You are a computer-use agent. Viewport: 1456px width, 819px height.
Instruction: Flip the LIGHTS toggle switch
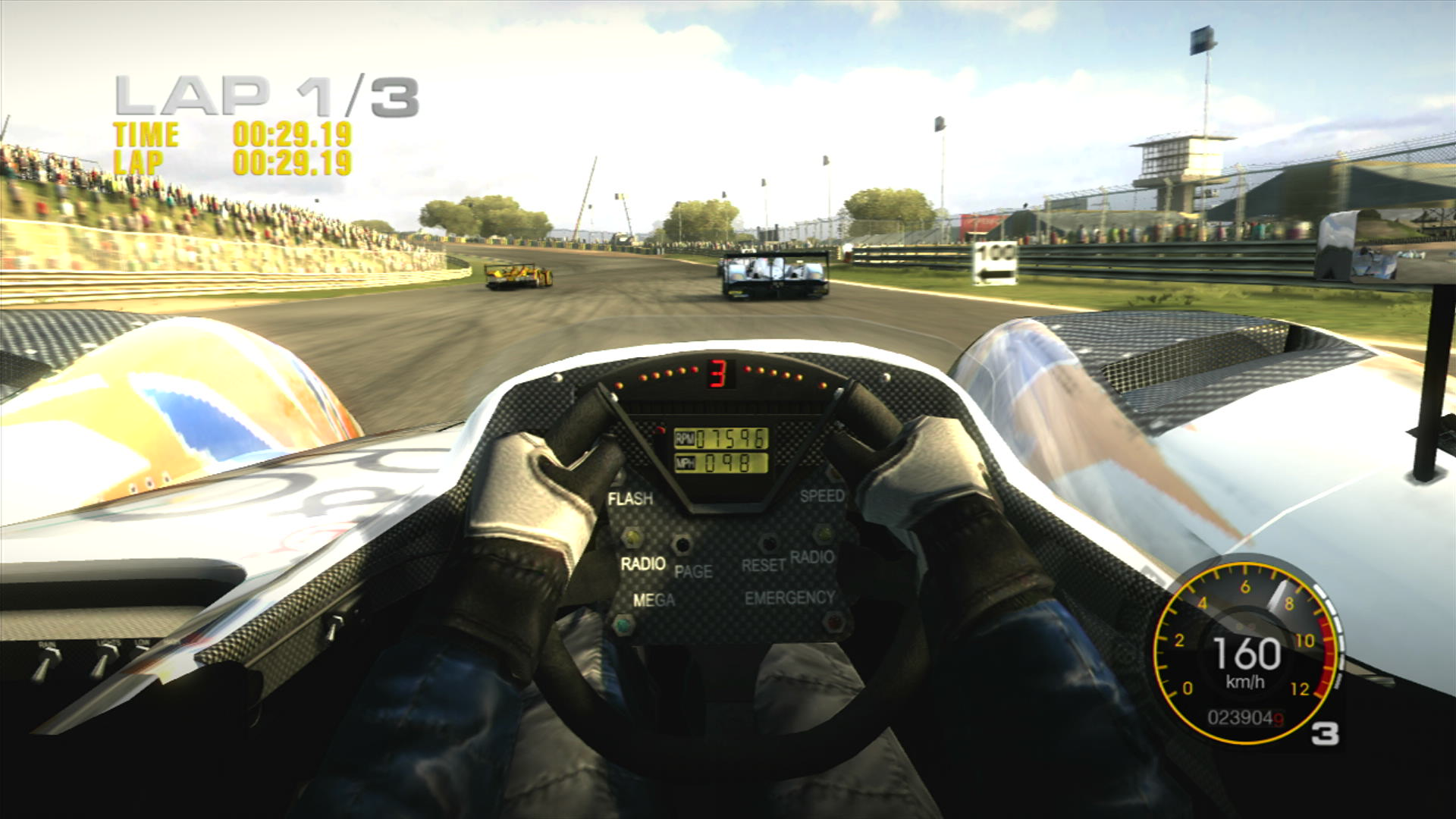[x=105, y=657]
